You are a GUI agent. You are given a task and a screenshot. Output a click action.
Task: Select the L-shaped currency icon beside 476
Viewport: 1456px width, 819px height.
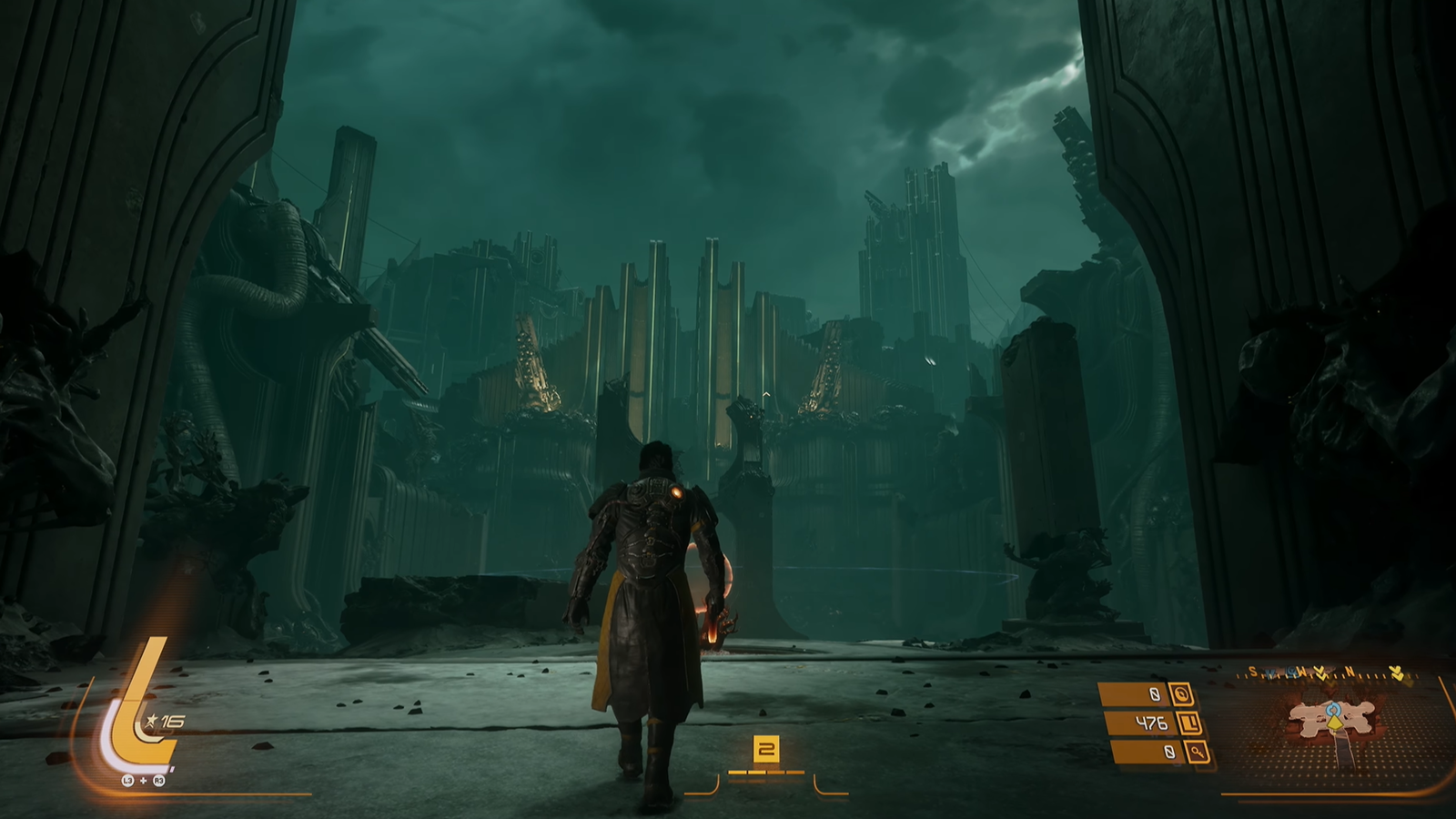tap(1189, 723)
